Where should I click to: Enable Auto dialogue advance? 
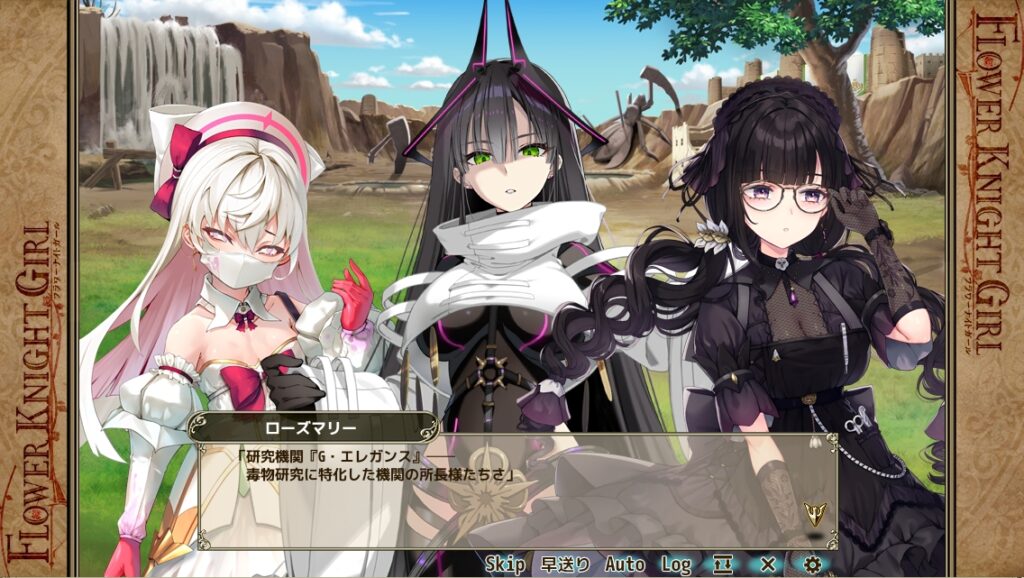click(625, 565)
